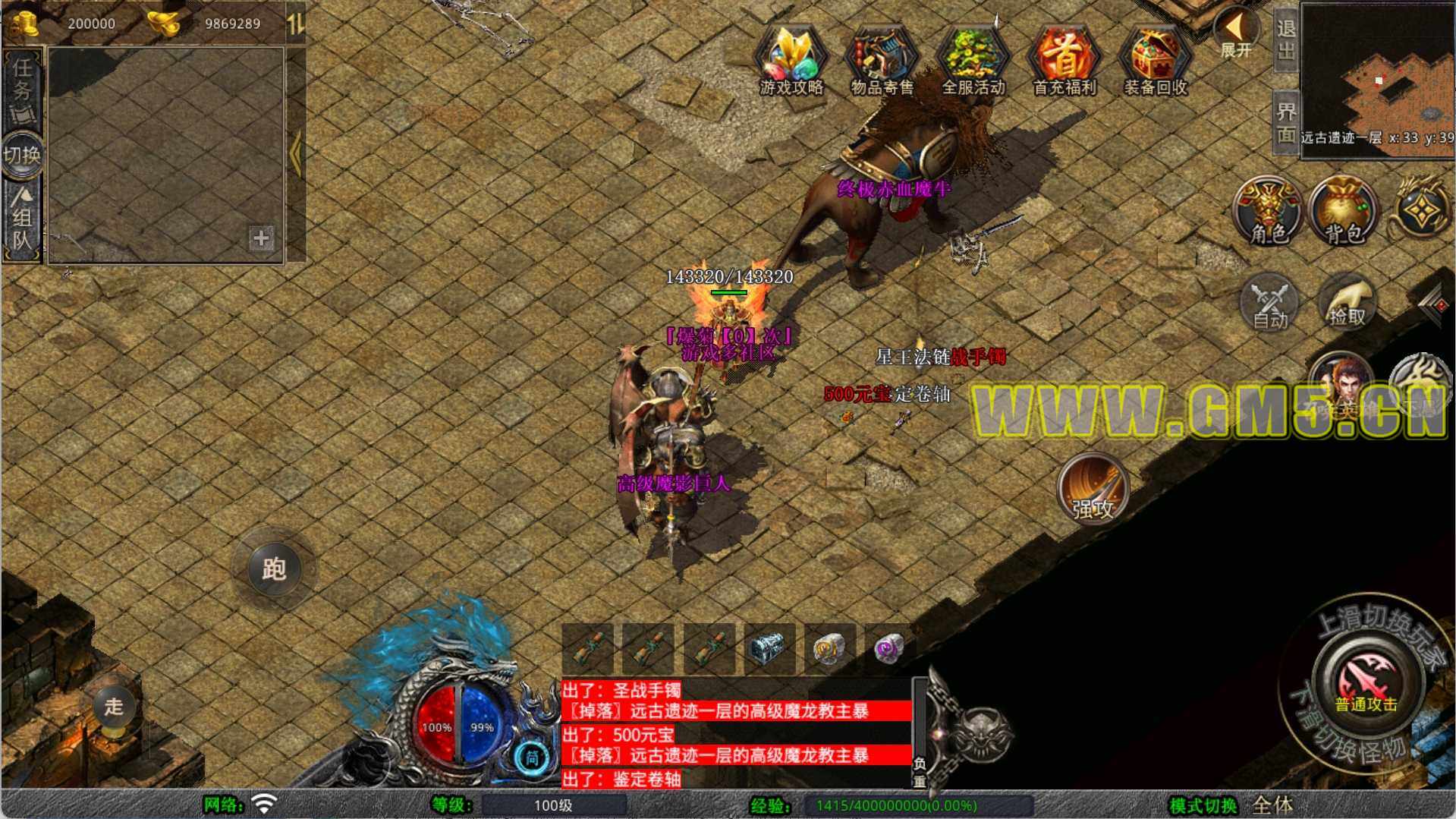Open the 装备回收 equipment recycling chest
Image resolution: width=1456 pixels, height=819 pixels.
point(1155,61)
